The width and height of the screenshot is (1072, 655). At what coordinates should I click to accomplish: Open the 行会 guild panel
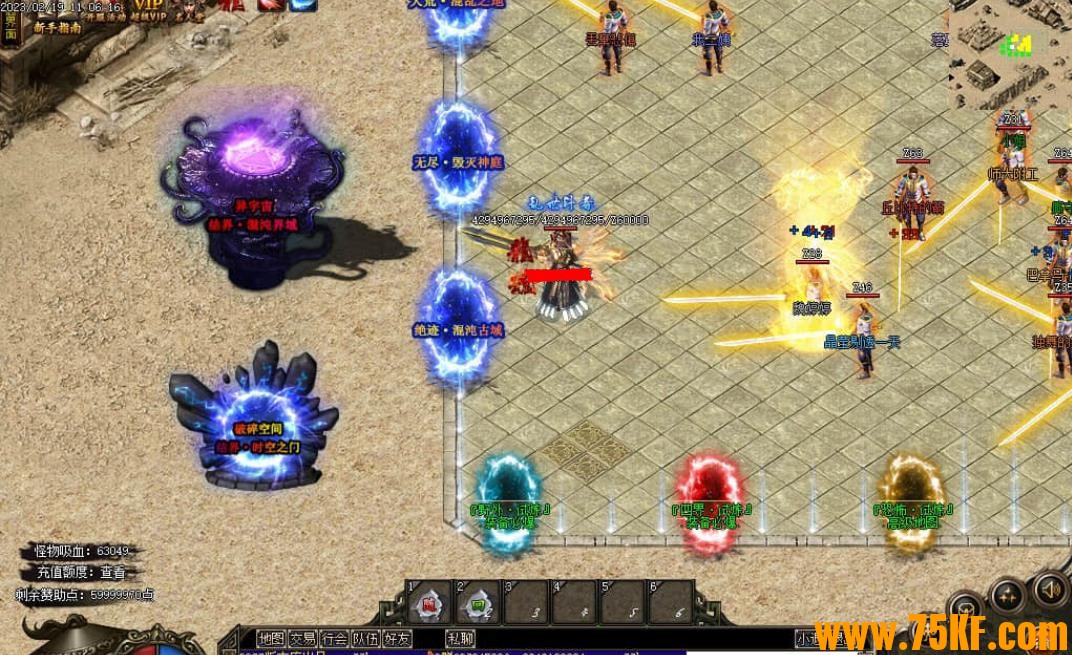click(x=335, y=638)
